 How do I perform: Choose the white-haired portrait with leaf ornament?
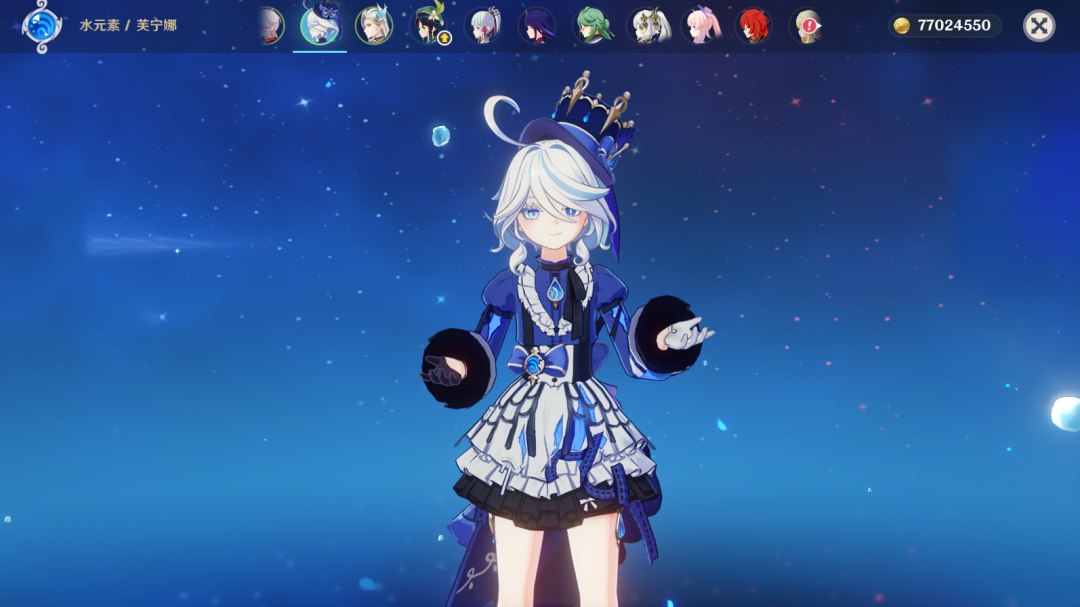[647, 26]
